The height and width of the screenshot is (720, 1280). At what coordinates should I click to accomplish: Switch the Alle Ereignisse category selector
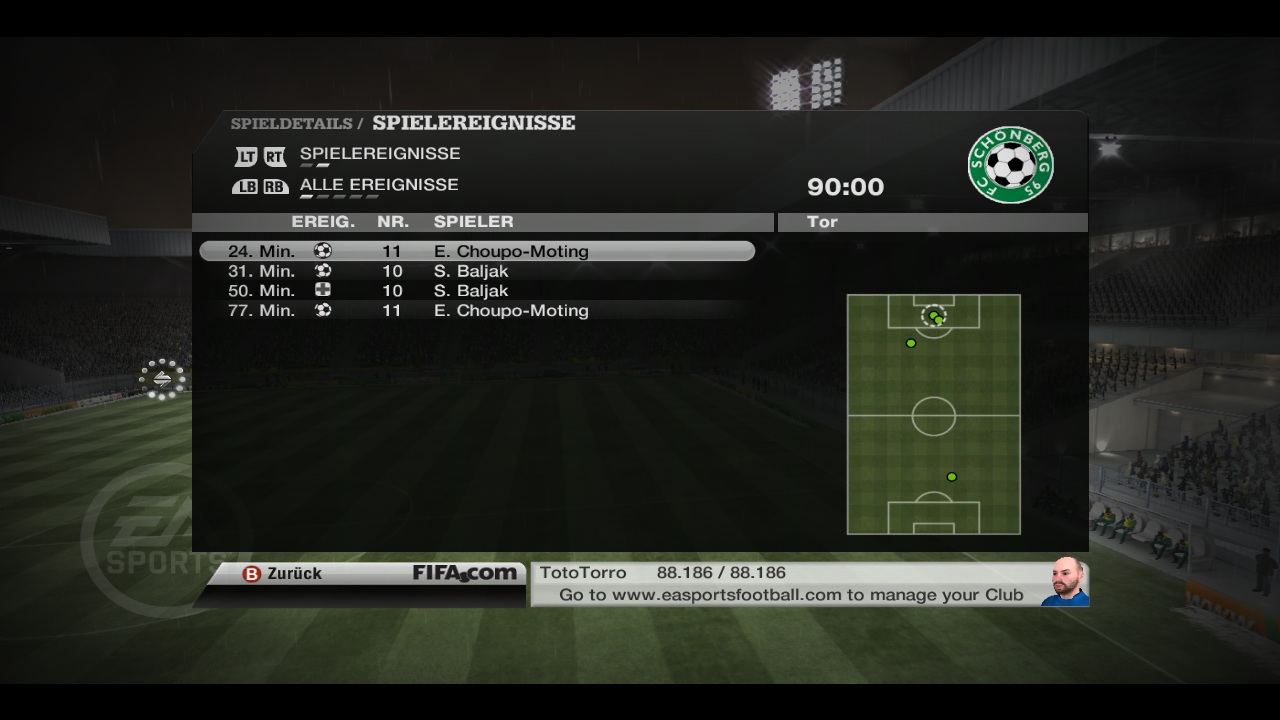(378, 185)
